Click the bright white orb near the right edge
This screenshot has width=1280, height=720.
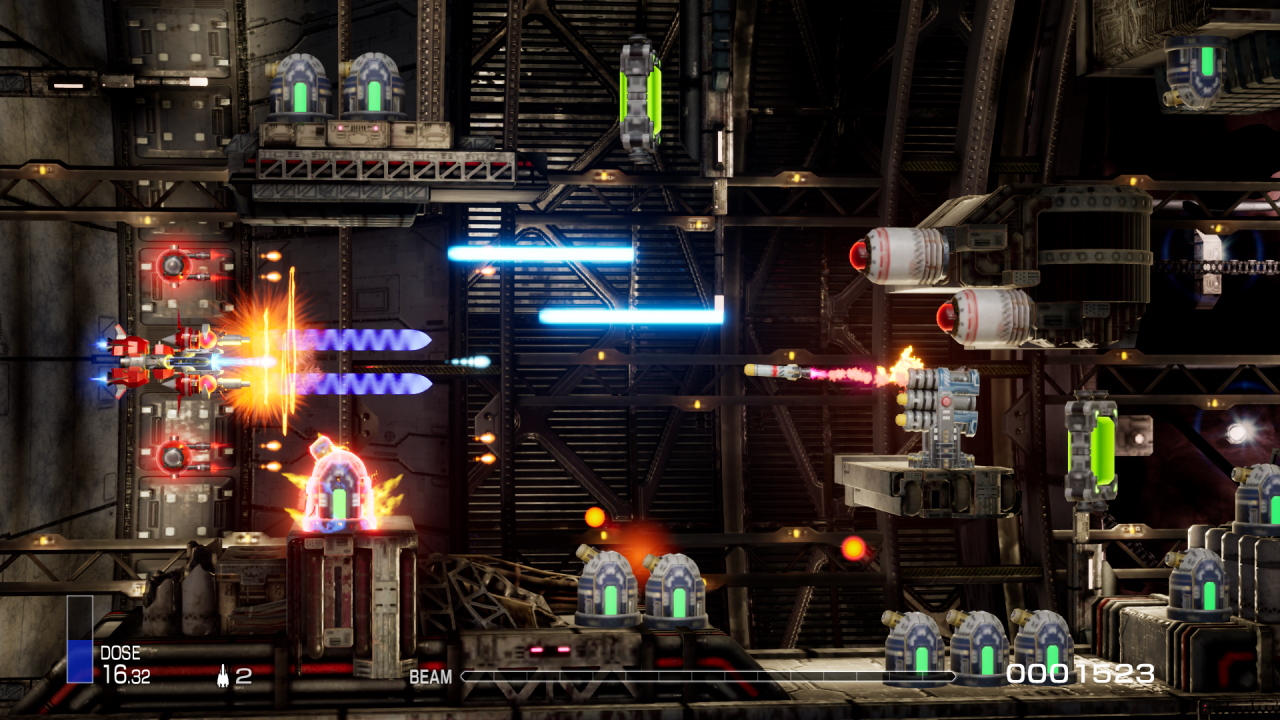[1237, 432]
